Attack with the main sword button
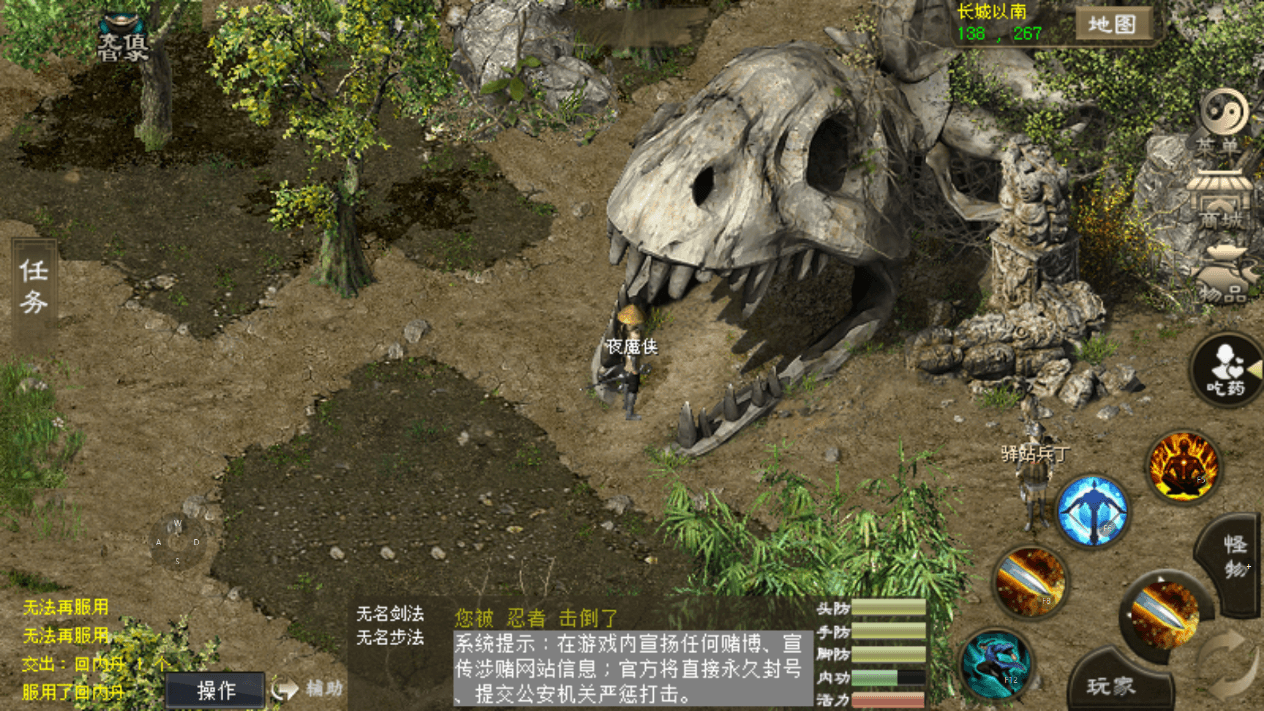The height and width of the screenshot is (711, 1264). 1160,610
